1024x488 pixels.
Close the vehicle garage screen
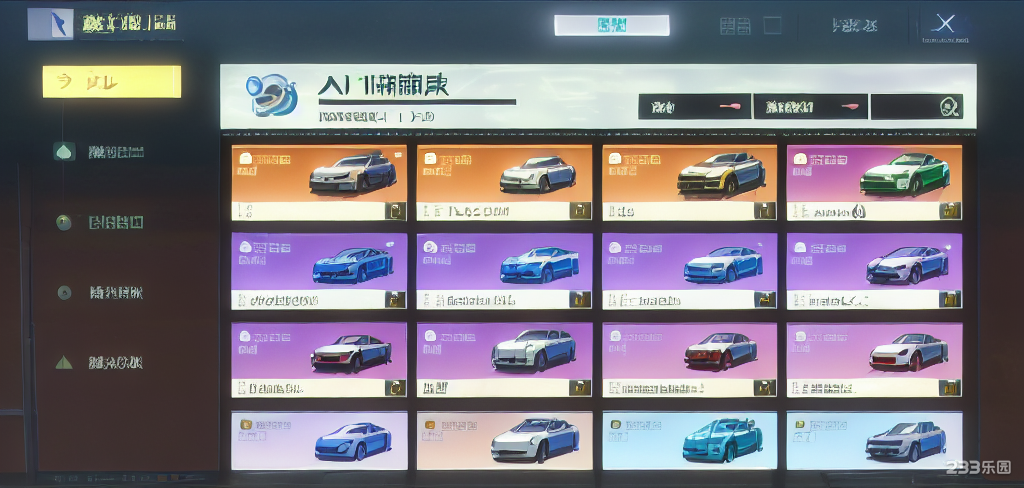tap(945, 25)
